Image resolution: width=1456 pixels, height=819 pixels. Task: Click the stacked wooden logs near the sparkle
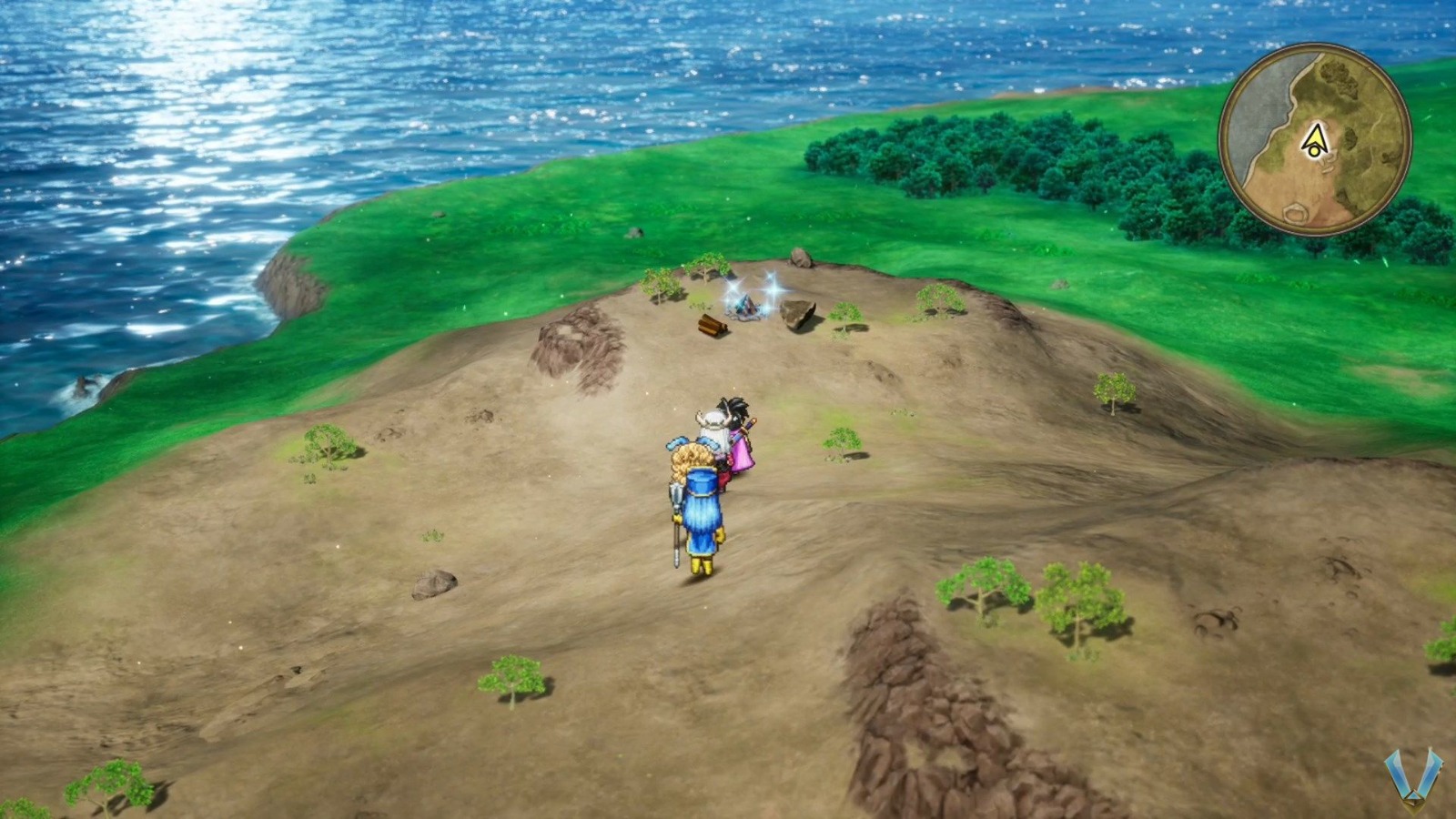712,326
